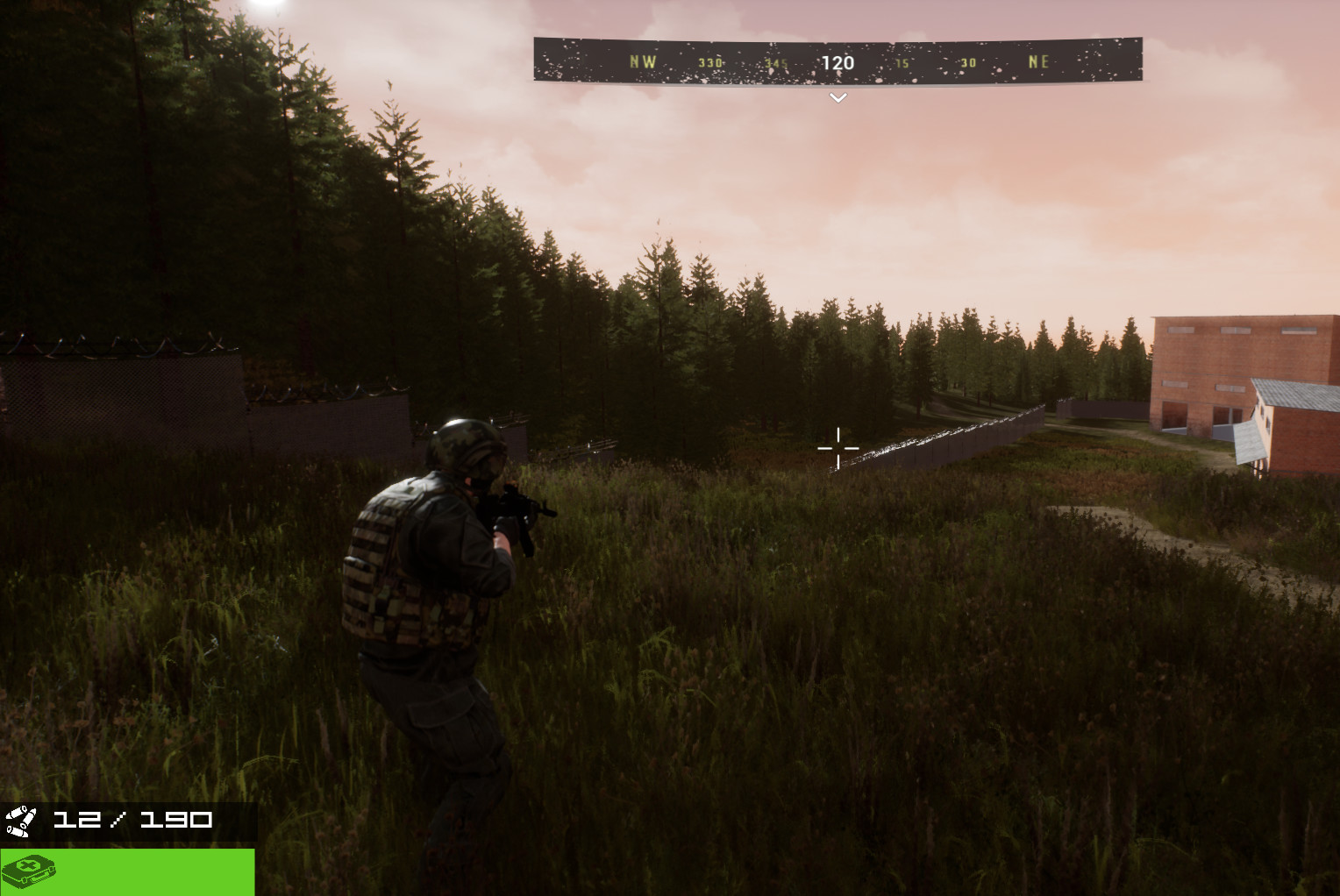Expand the chevron below the compass bar

(838, 97)
